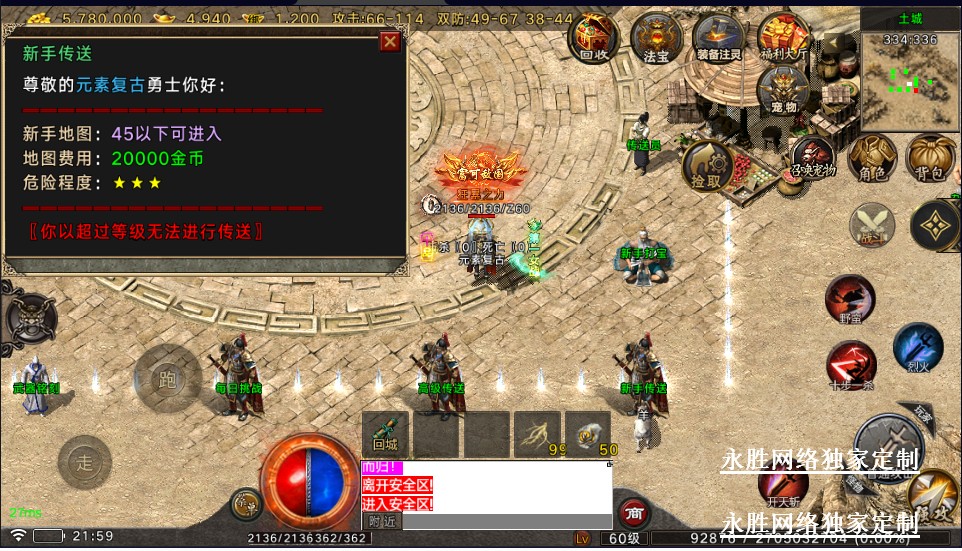Open the 回收 recycle chest menu

pyautogui.click(x=594, y=38)
